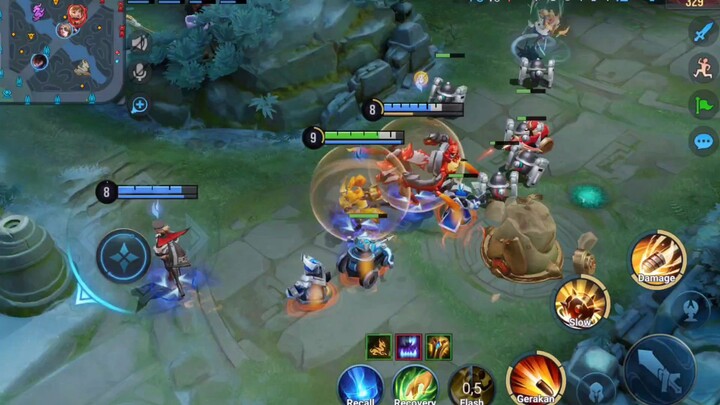Send the running figure retreat signal

click(x=703, y=67)
